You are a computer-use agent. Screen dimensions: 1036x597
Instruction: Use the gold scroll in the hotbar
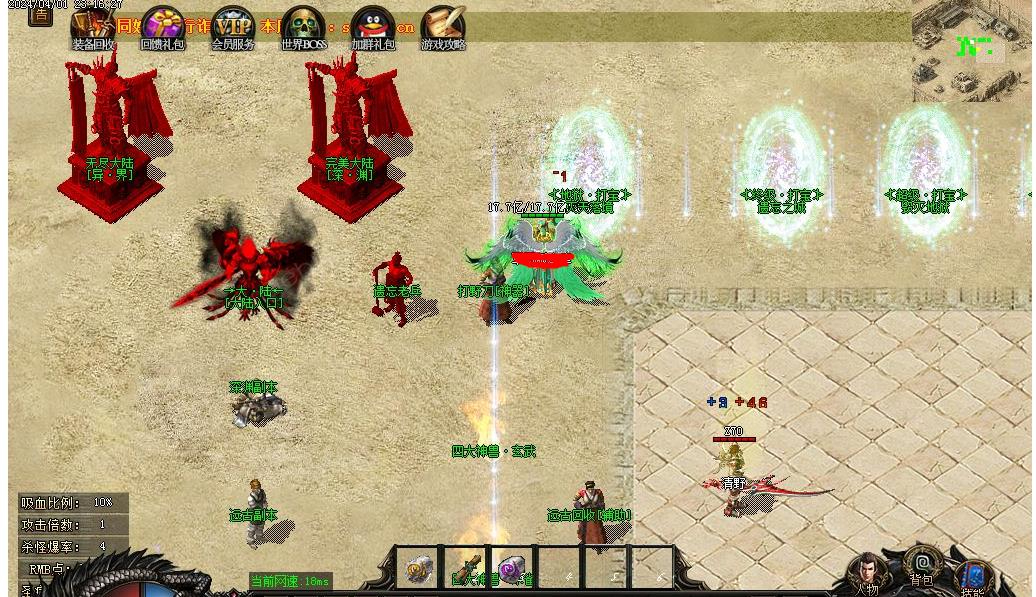pyautogui.click(x=419, y=569)
